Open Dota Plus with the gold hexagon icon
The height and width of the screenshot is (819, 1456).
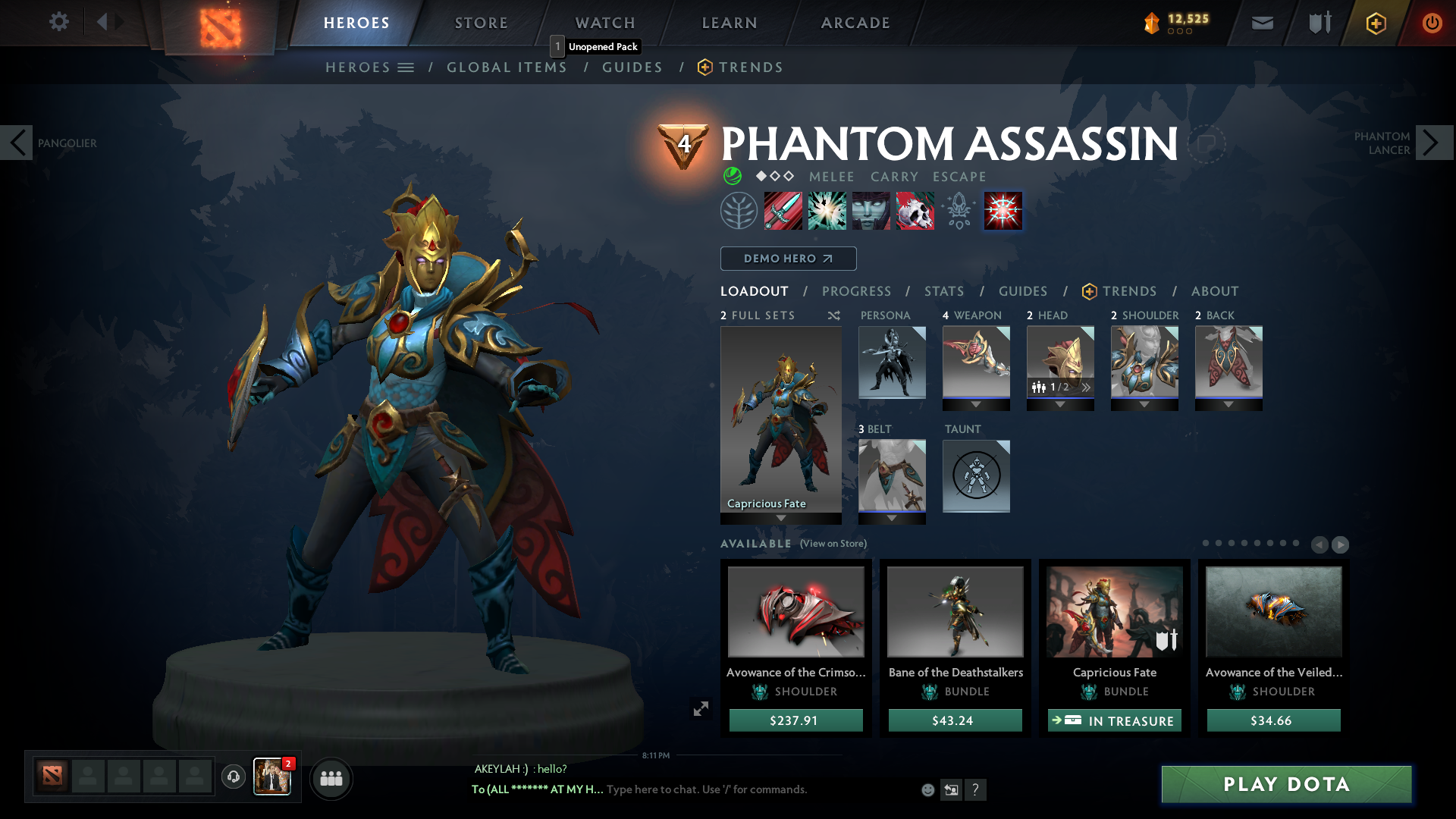[1376, 23]
